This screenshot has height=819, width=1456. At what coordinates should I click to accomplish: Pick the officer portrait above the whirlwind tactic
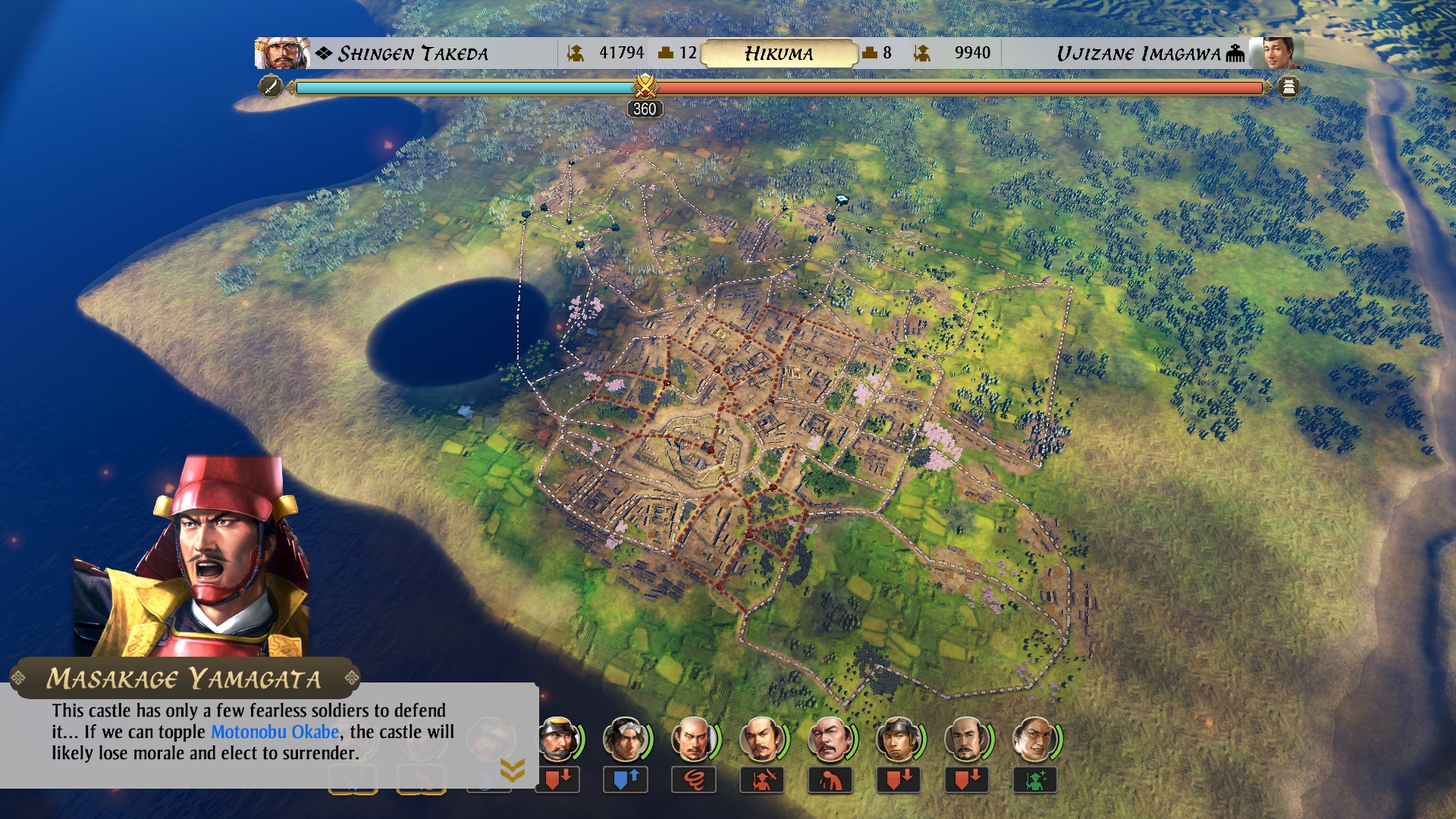pos(693,739)
